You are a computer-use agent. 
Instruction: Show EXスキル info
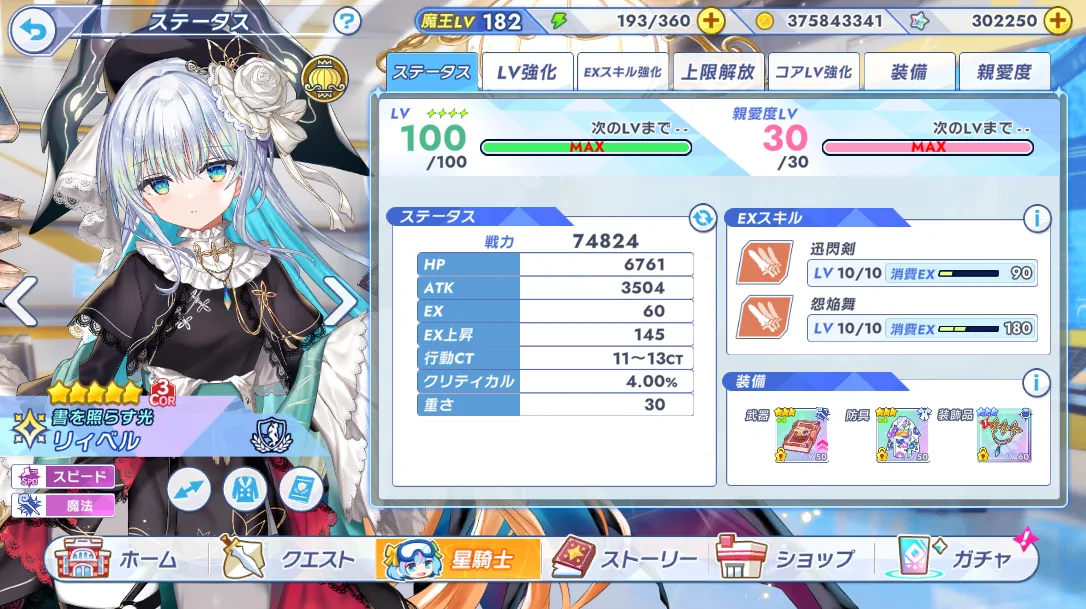pyautogui.click(x=1036, y=217)
